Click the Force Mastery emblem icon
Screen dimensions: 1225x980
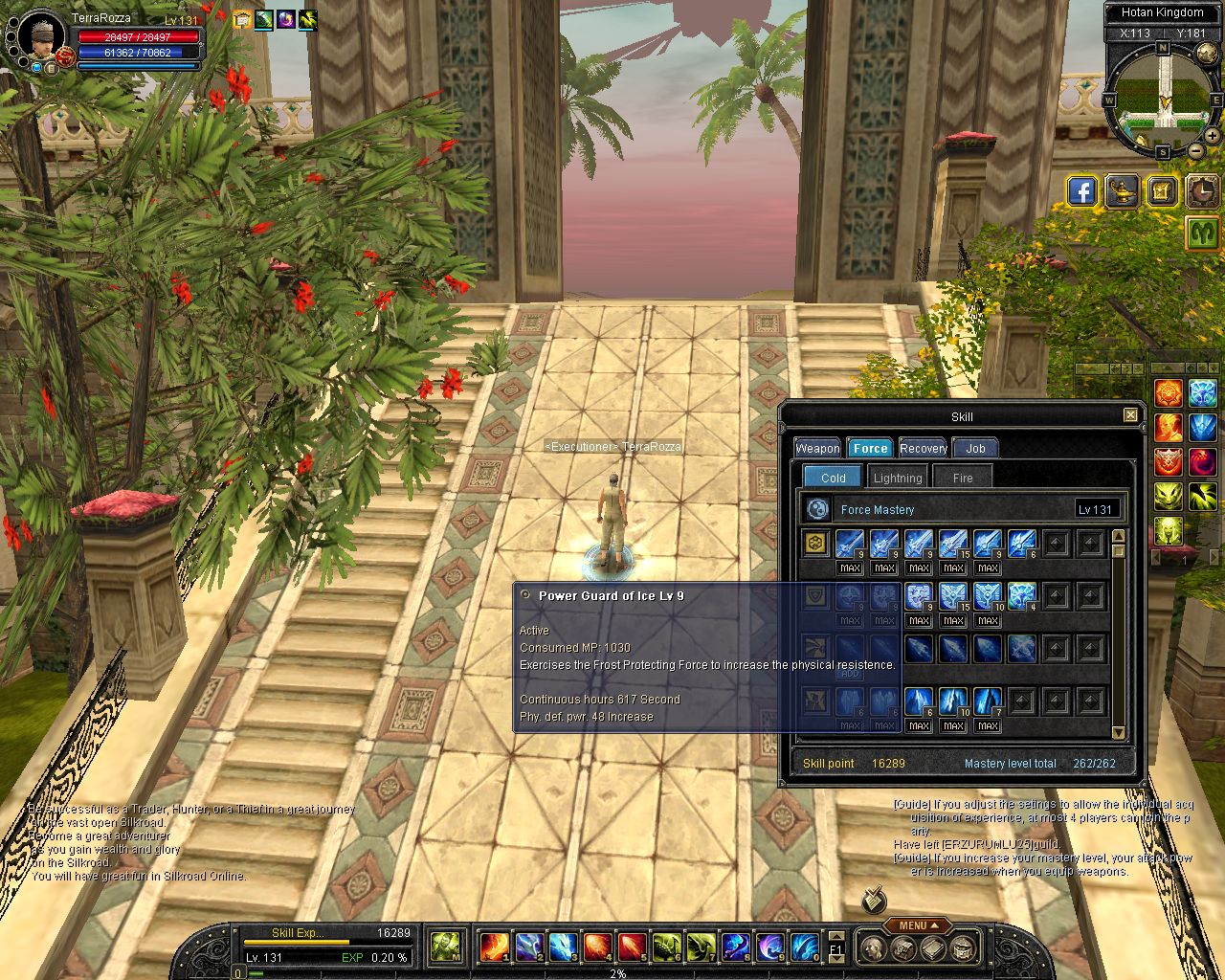click(x=816, y=509)
